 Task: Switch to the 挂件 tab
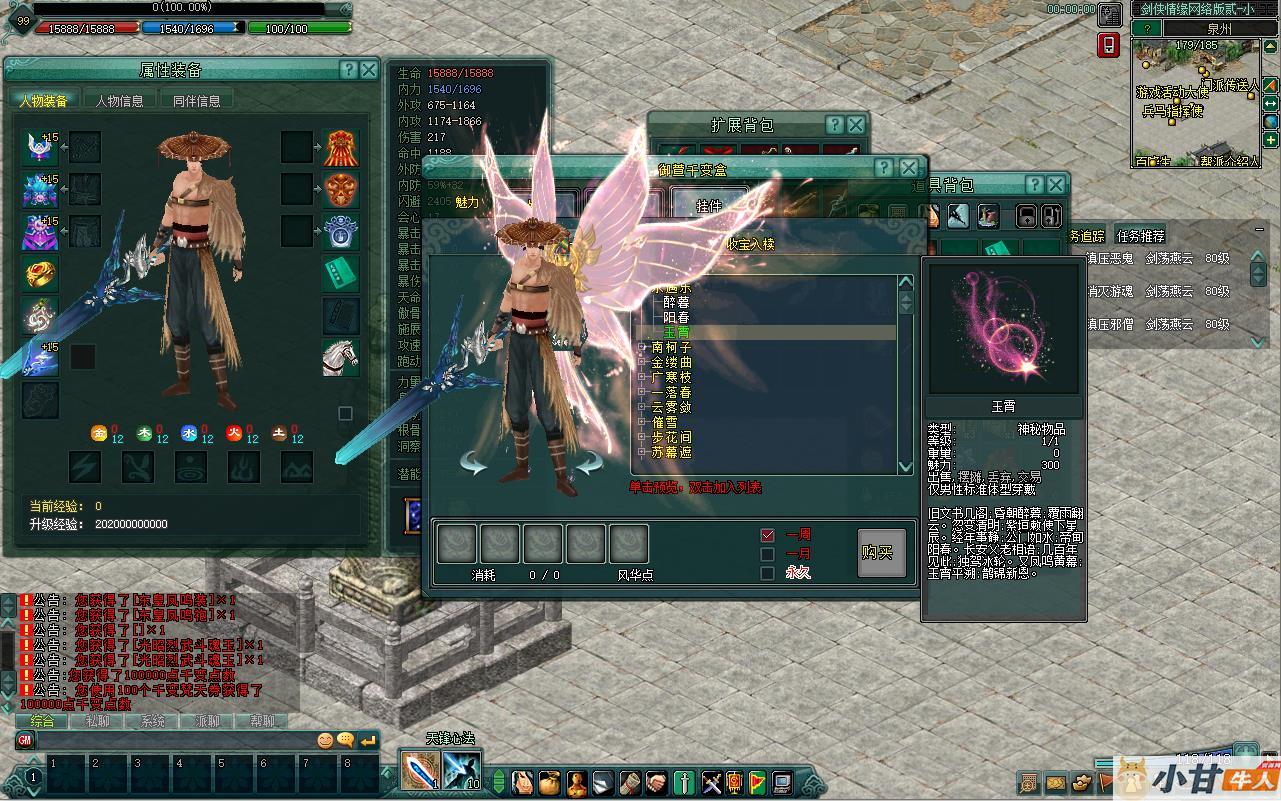click(x=709, y=206)
